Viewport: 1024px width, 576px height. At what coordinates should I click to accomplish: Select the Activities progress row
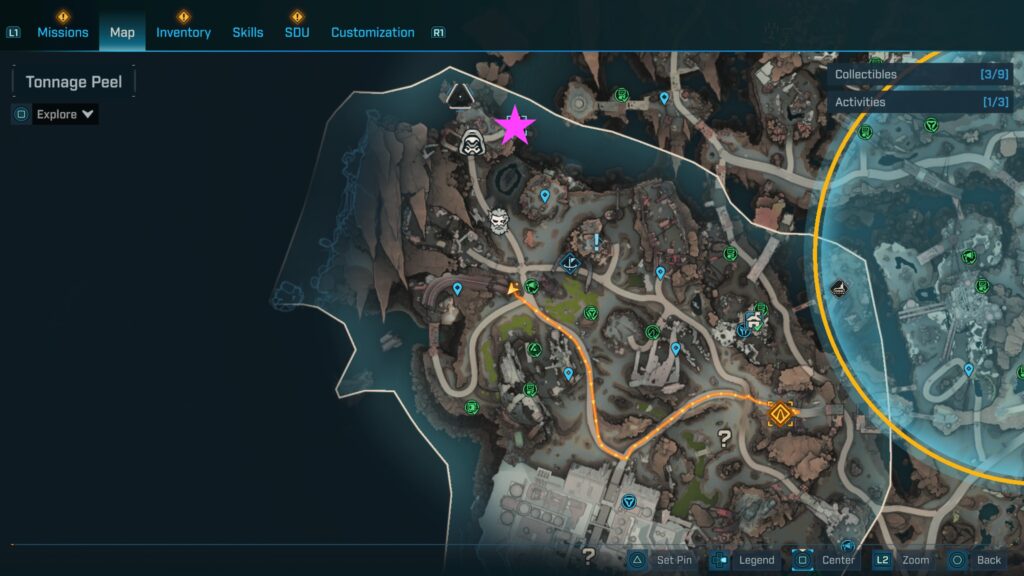(x=921, y=102)
